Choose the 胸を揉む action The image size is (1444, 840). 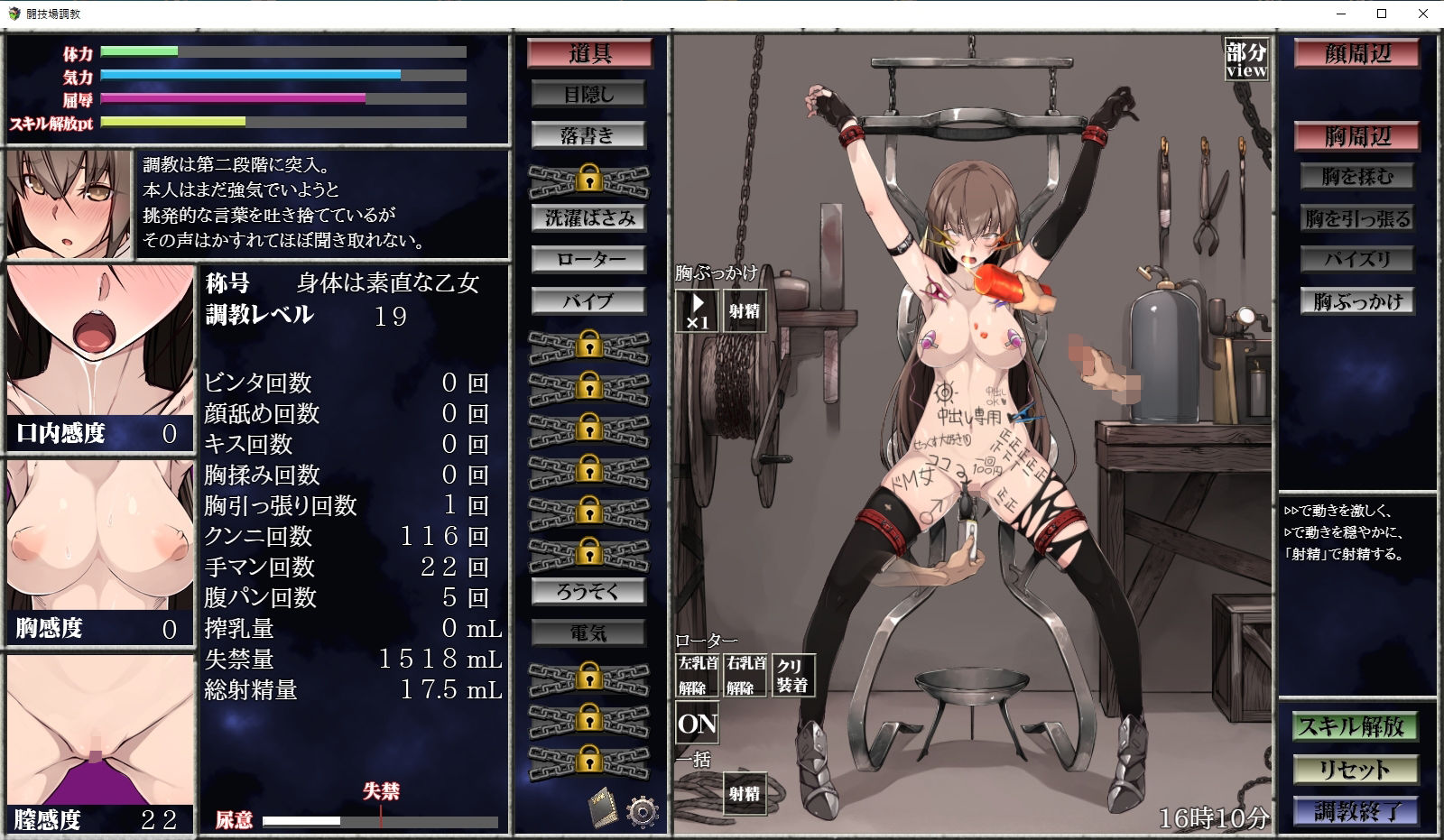coord(1356,177)
